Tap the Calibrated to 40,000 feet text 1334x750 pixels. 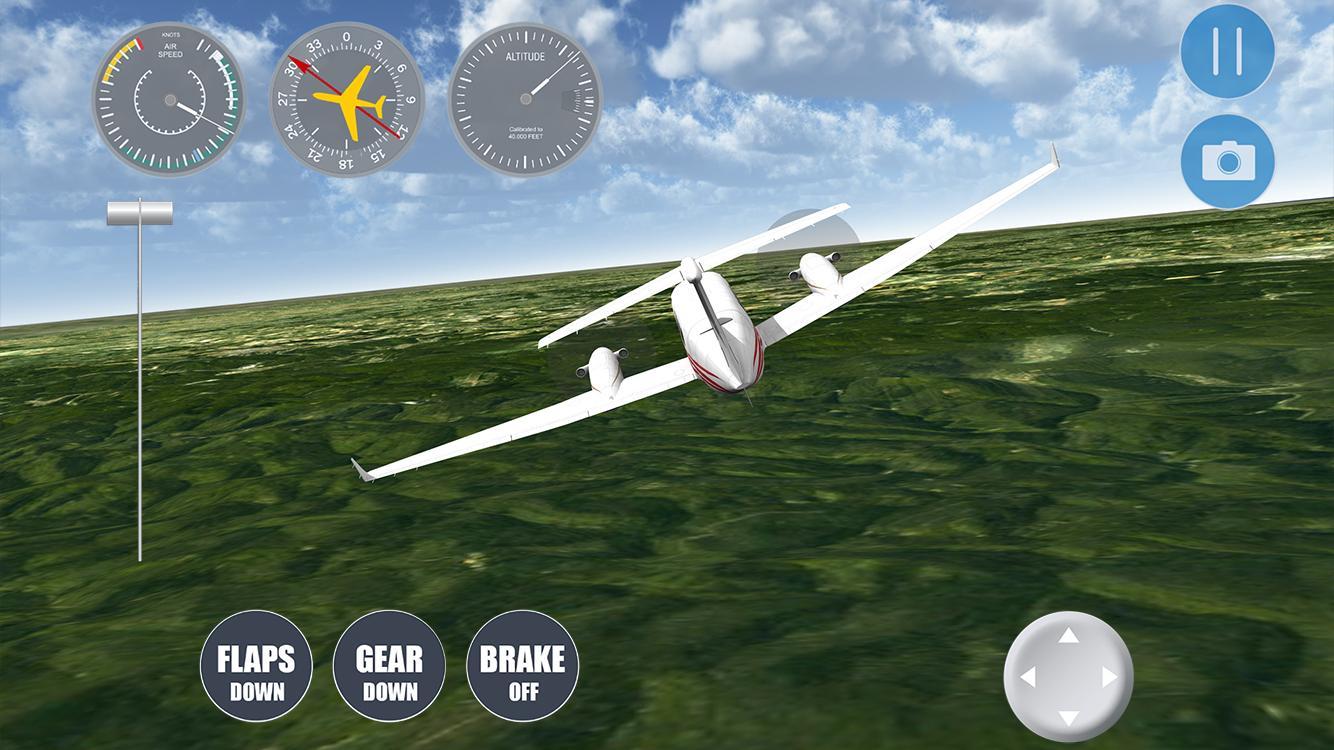[x=527, y=134]
